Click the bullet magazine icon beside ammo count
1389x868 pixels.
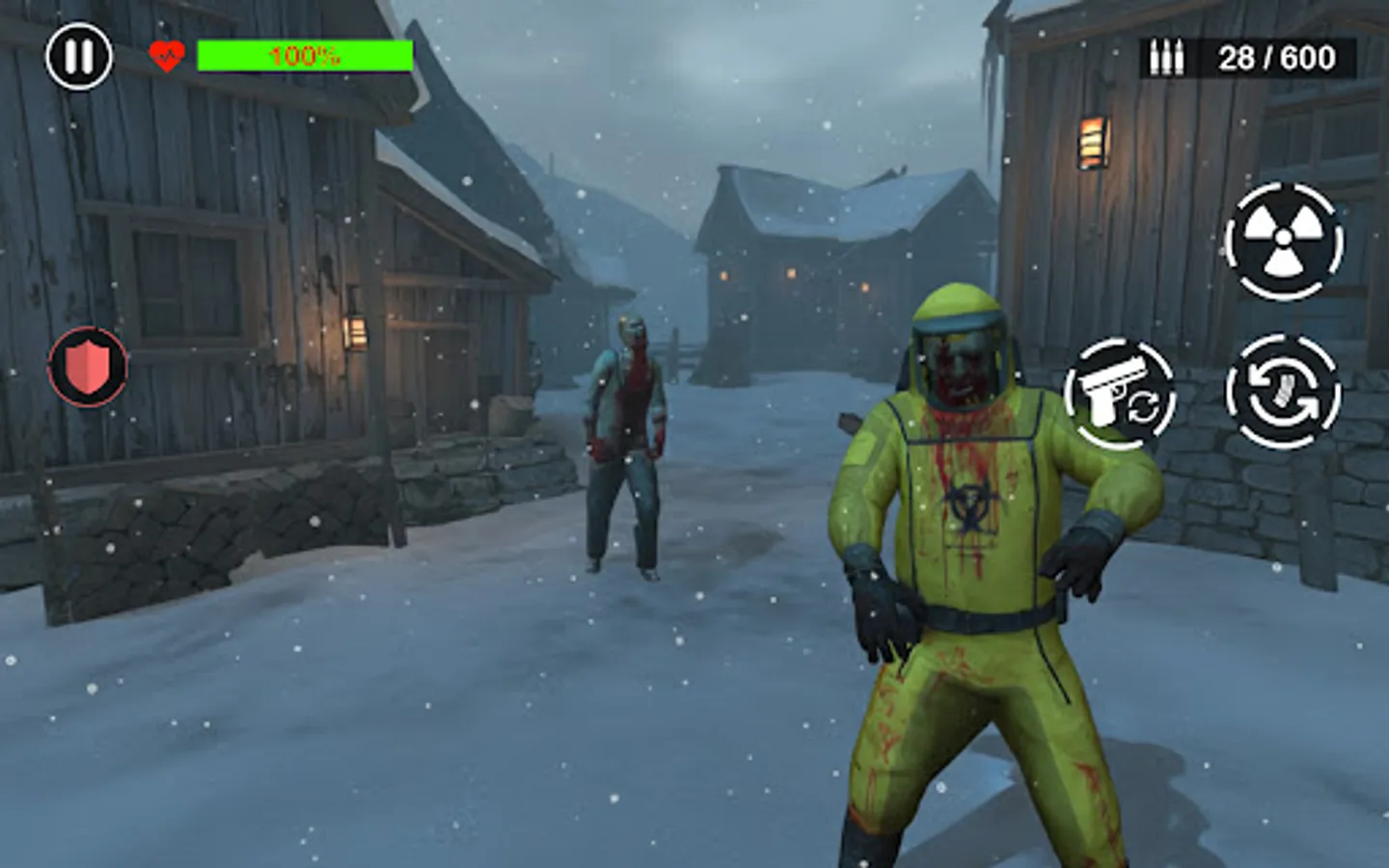1167,56
